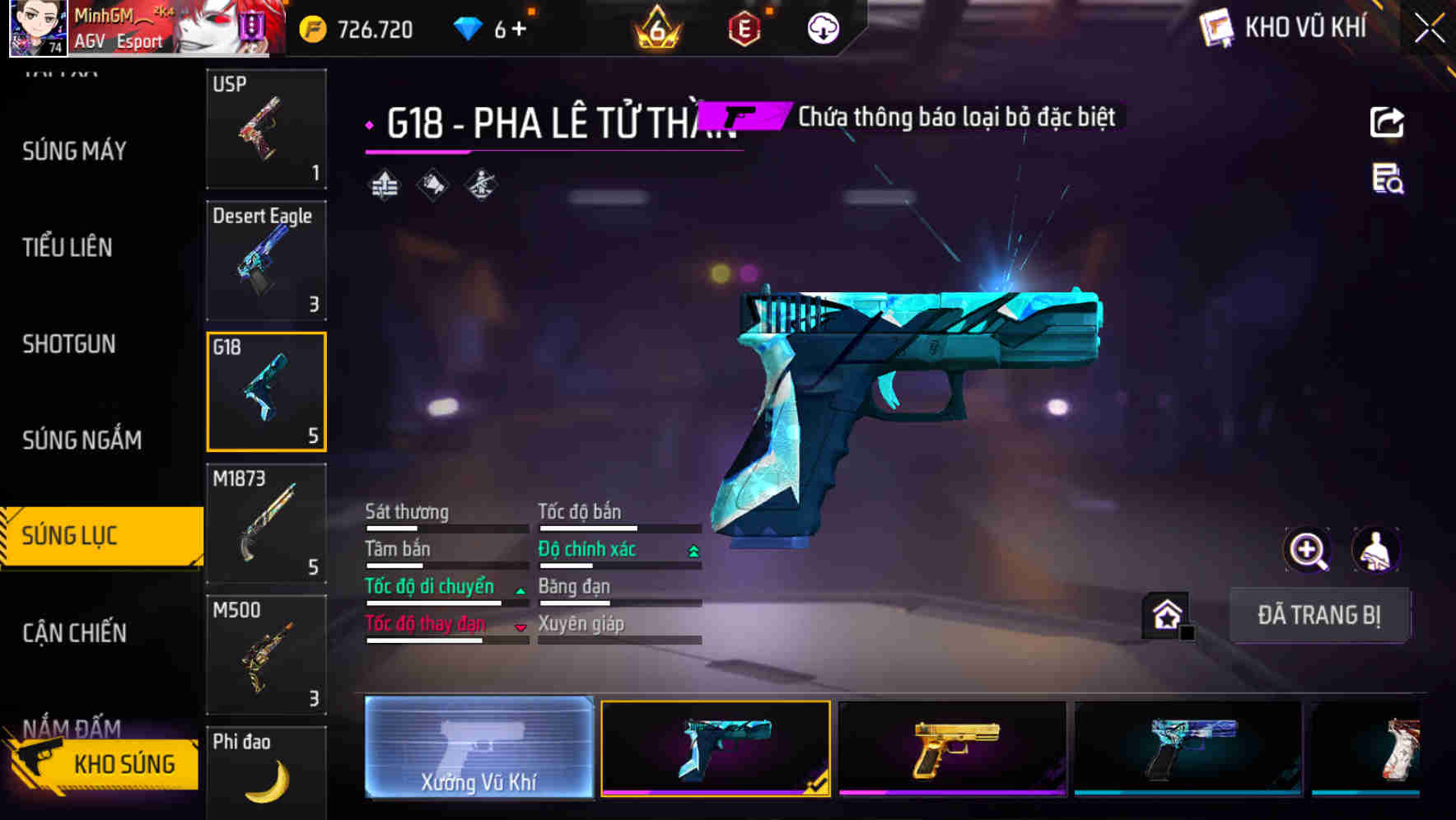
Task: Switch to the SÚNG NGẮM category tab
Action: tap(81, 440)
